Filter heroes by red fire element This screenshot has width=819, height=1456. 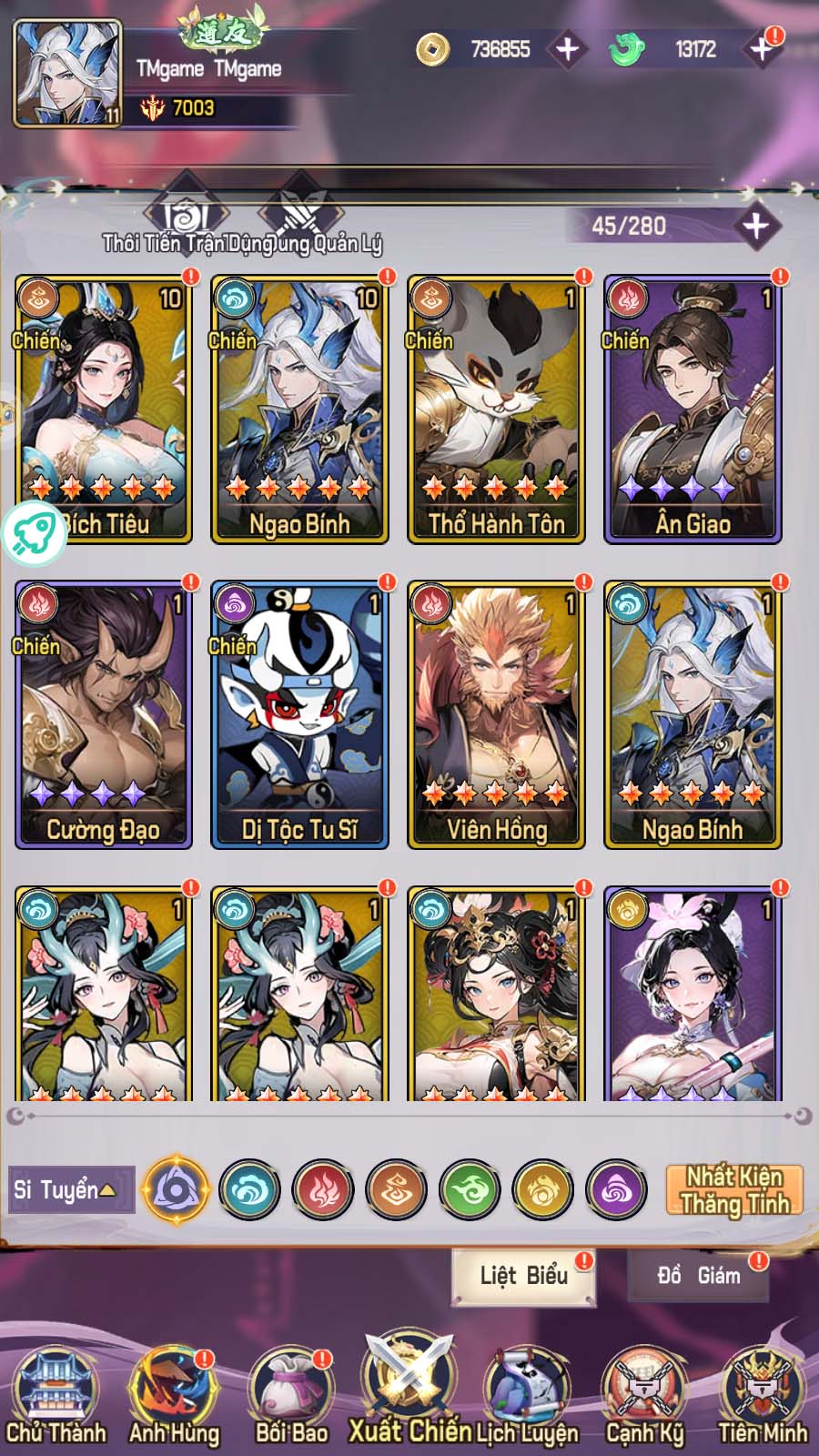tap(322, 1189)
